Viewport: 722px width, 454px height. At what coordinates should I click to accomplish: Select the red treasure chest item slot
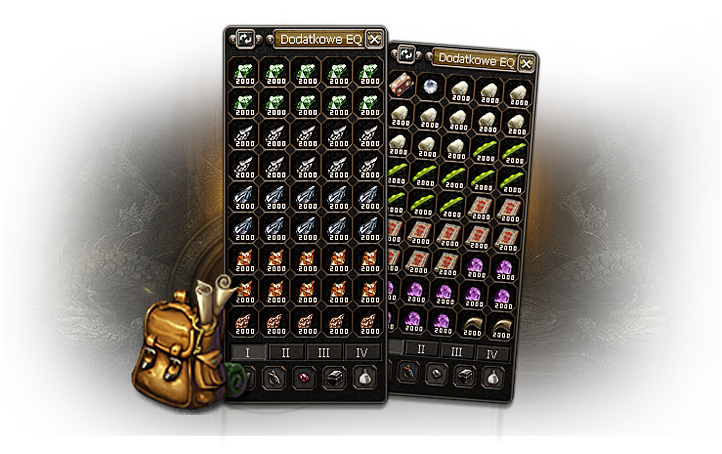click(404, 84)
